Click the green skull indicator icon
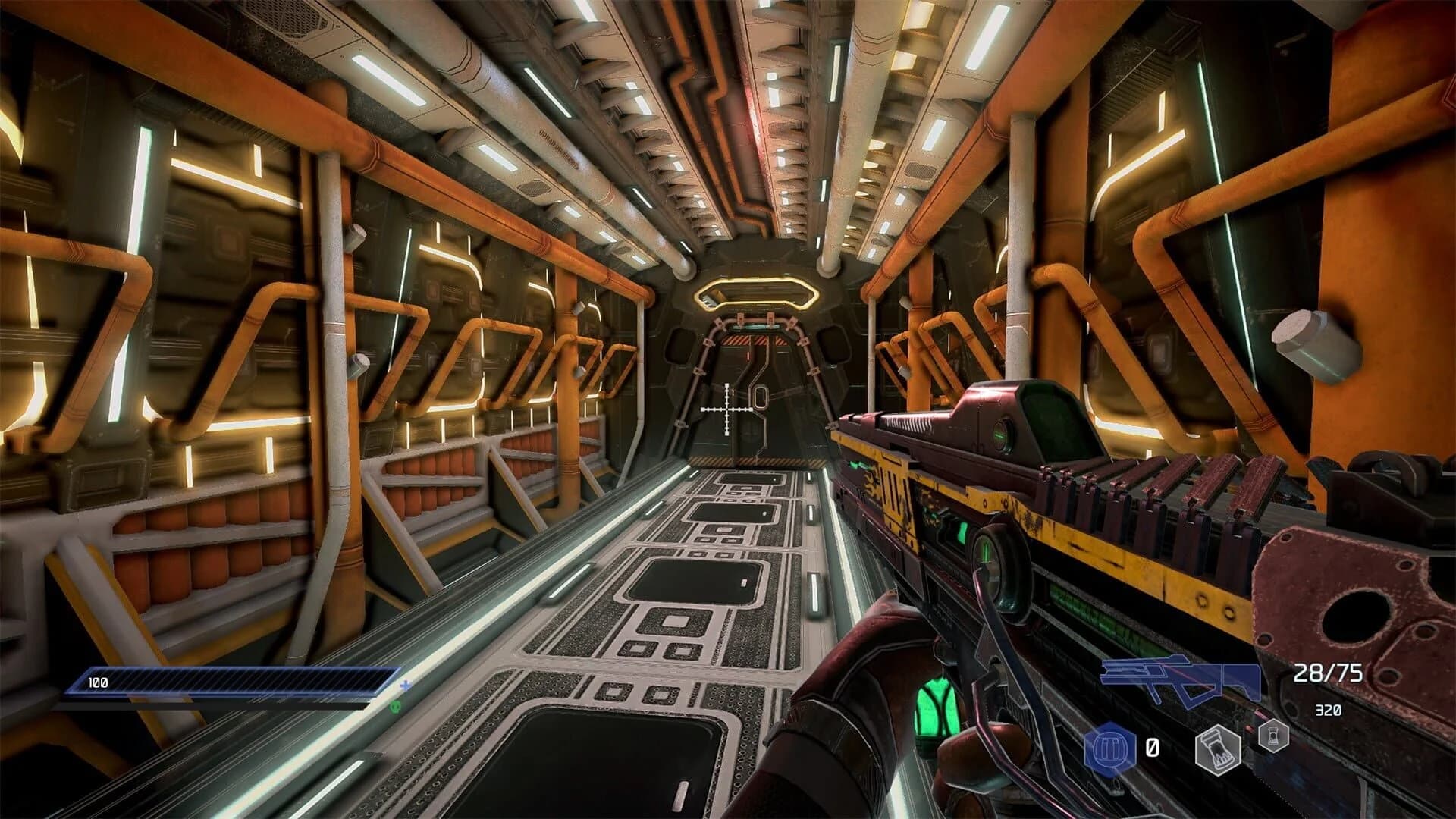Image resolution: width=1456 pixels, height=819 pixels. click(x=397, y=707)
